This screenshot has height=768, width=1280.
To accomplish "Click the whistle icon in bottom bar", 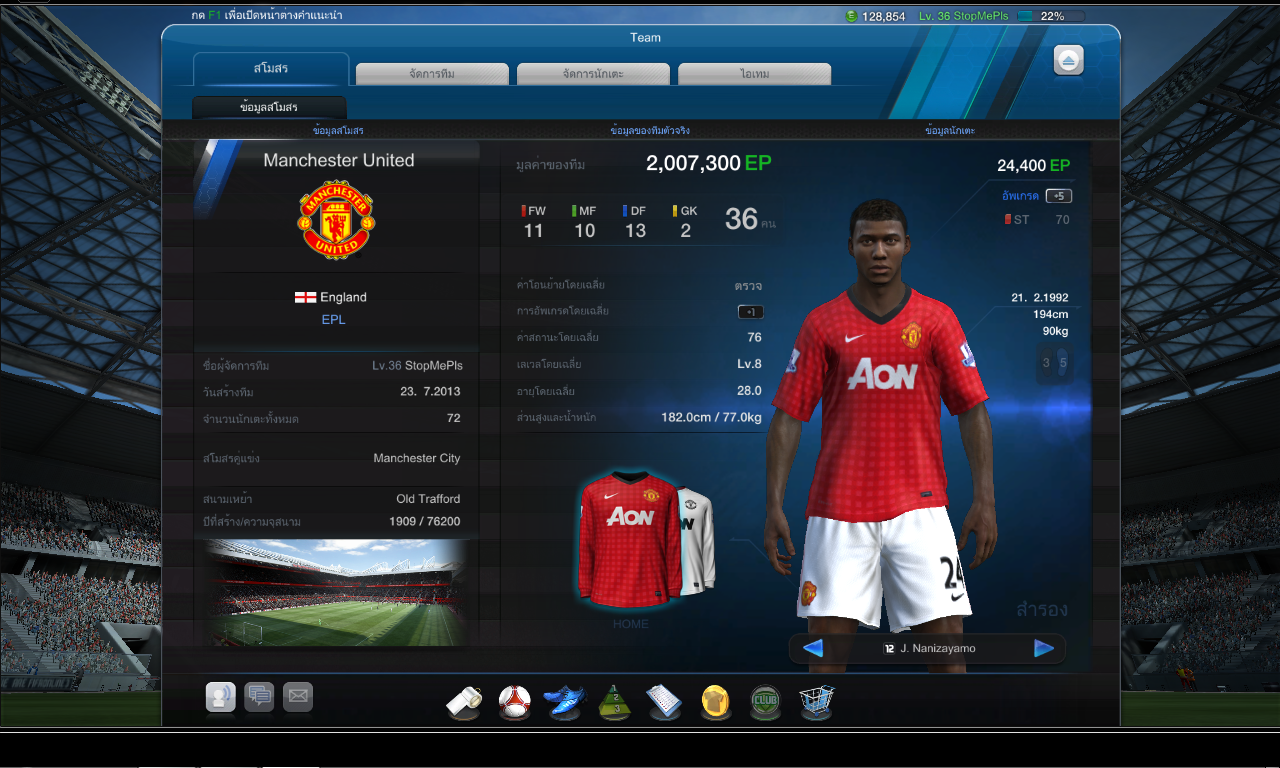I will tap(464, 702).
